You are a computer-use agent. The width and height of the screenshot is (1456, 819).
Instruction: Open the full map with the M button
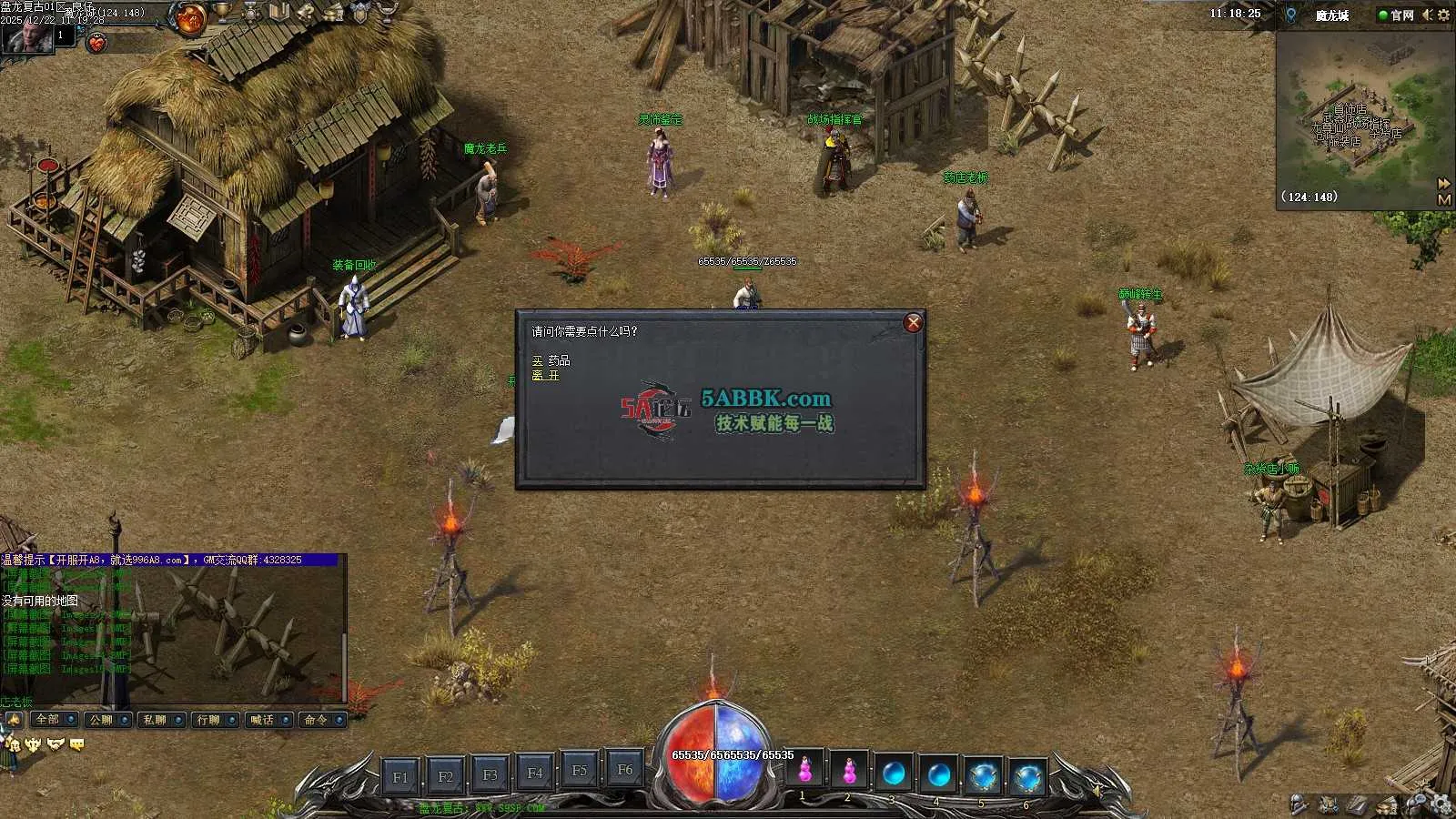[1444, 198]
